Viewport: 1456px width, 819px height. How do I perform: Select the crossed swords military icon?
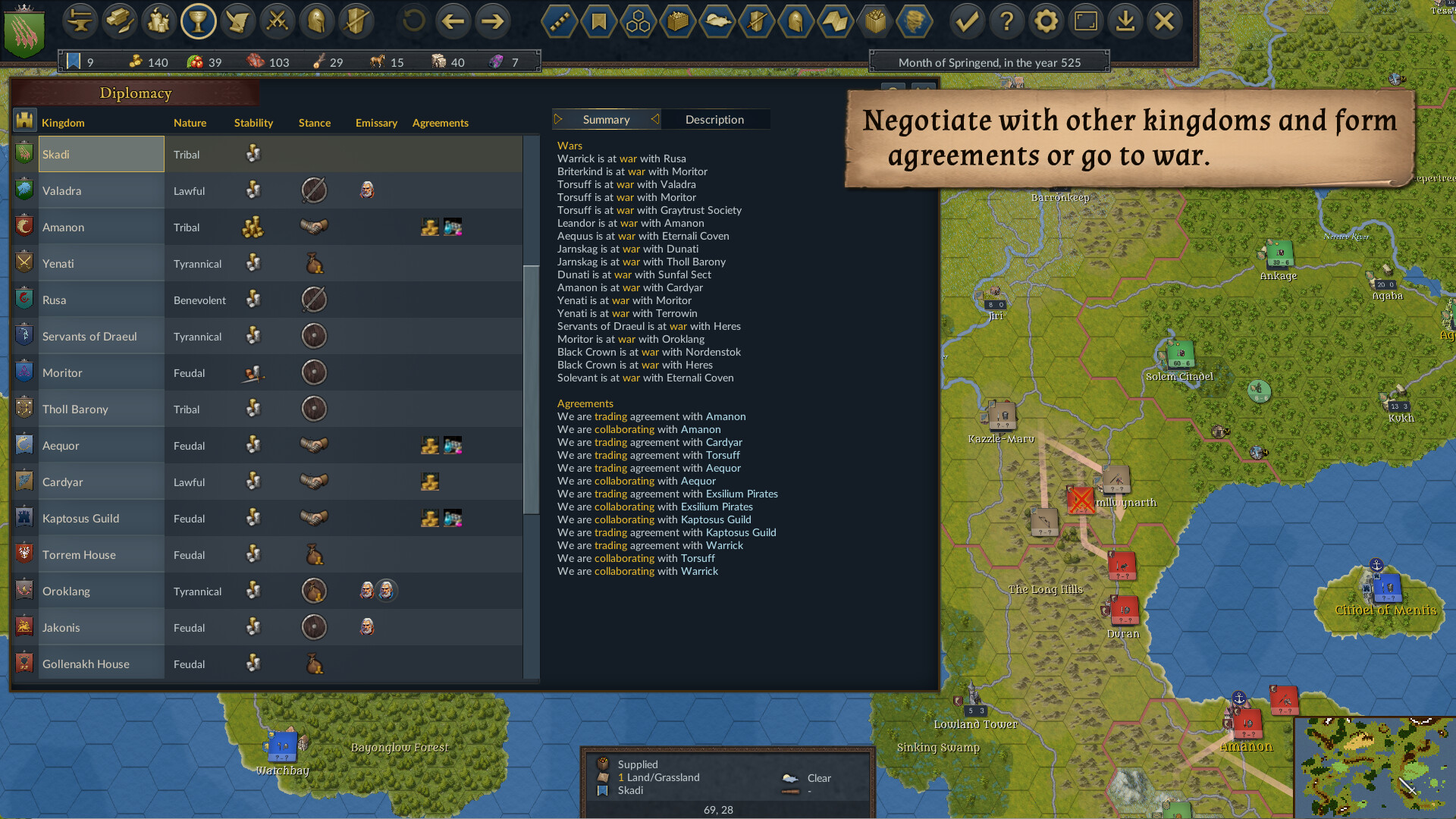click(x=277, y=21)
